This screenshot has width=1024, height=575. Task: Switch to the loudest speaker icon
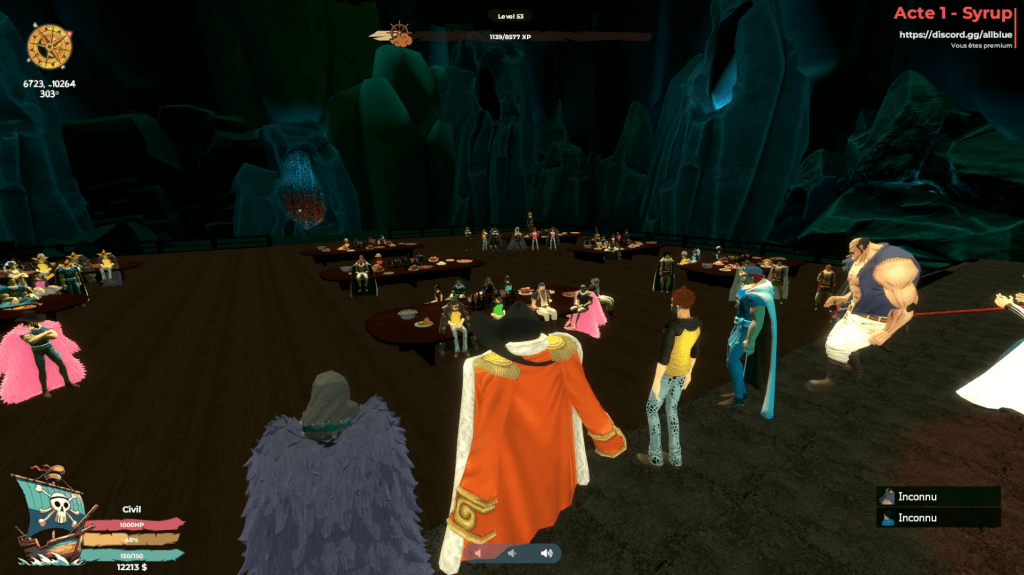click(546, 553)
